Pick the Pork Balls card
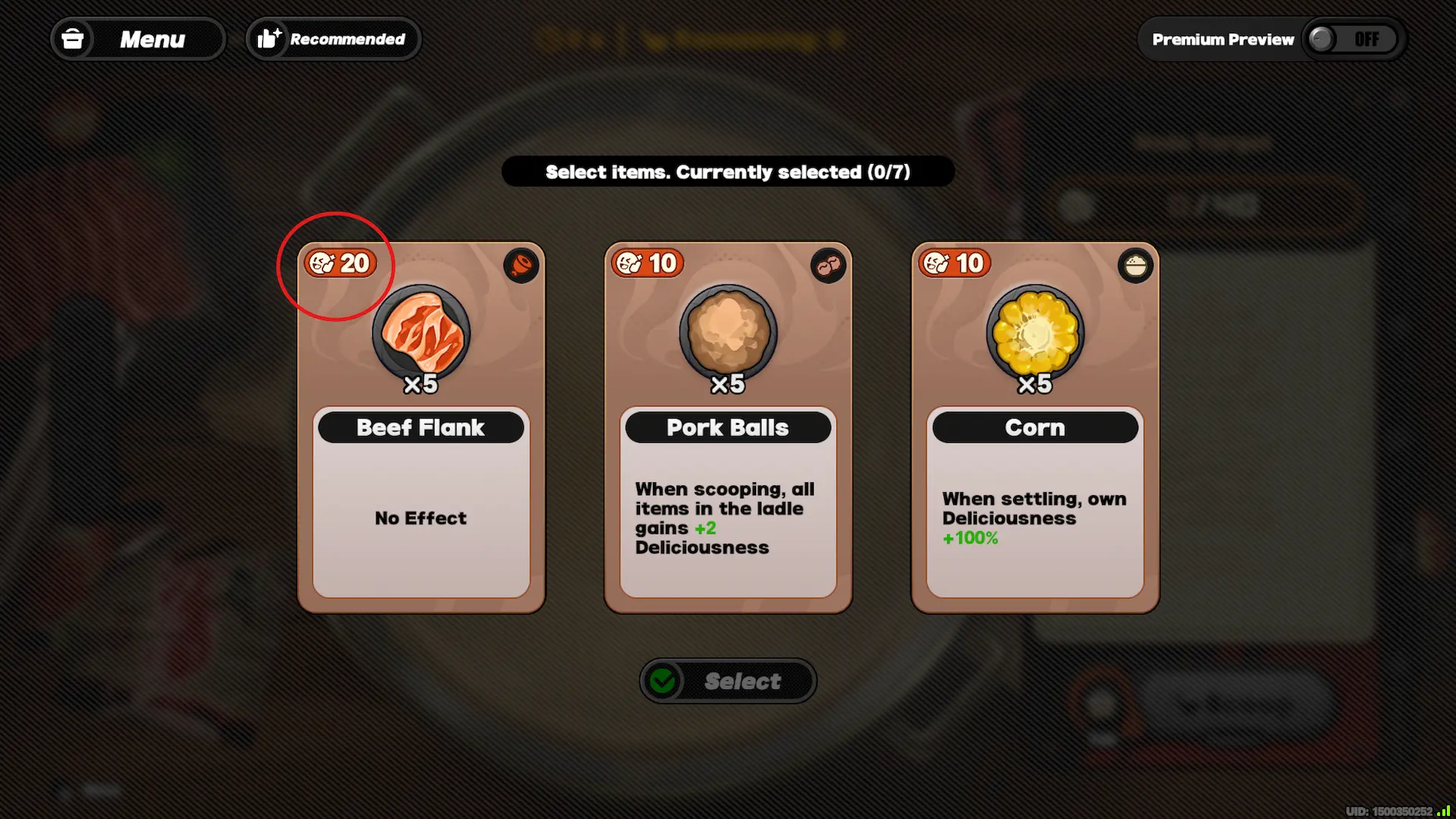The image size is (1456, 819). [728, 428]
